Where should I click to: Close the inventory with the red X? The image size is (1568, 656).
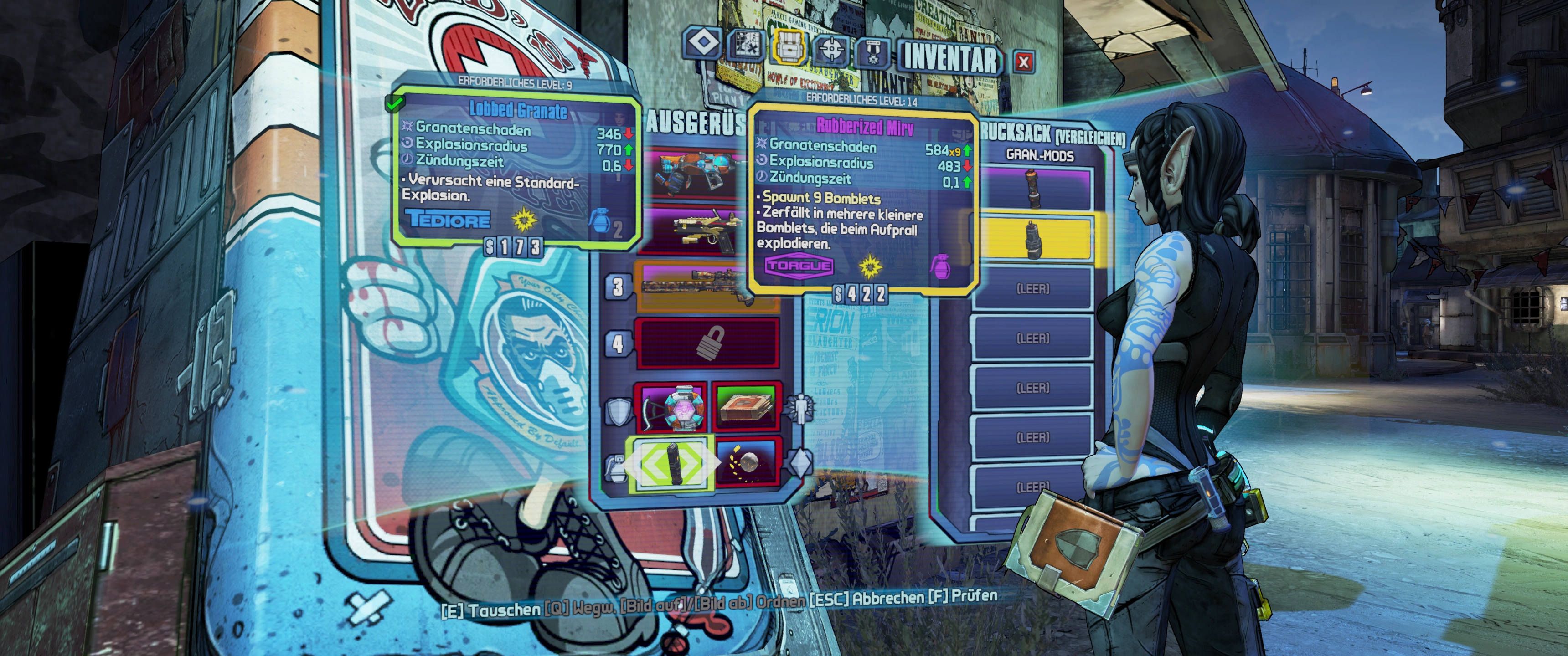click(x=1024, y=61)
